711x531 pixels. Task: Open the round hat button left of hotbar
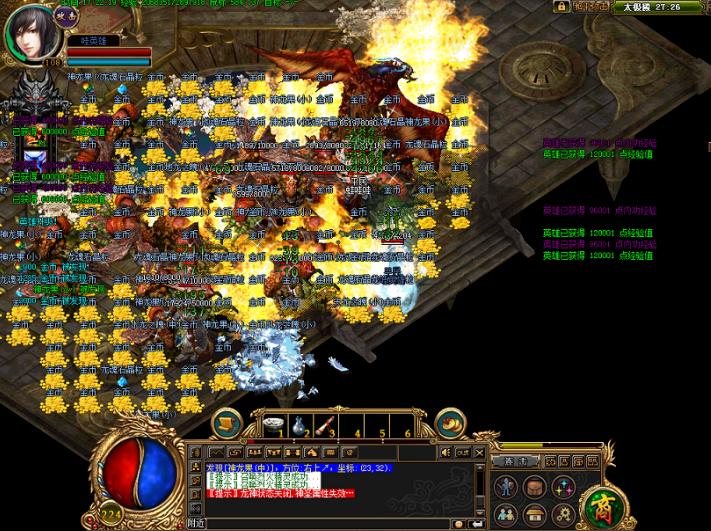(x=226, y=422)
